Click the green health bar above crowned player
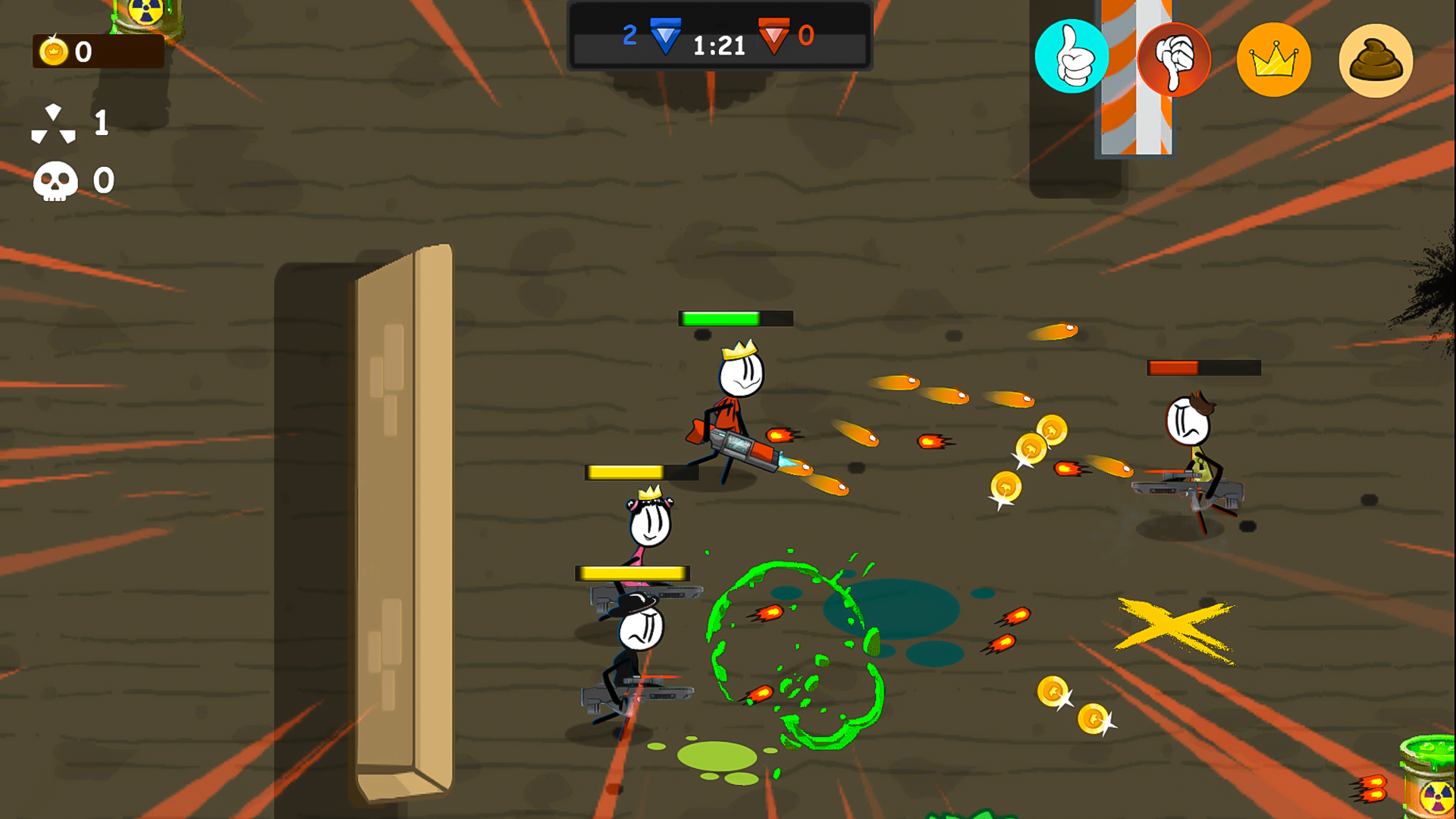 point(733,317)
